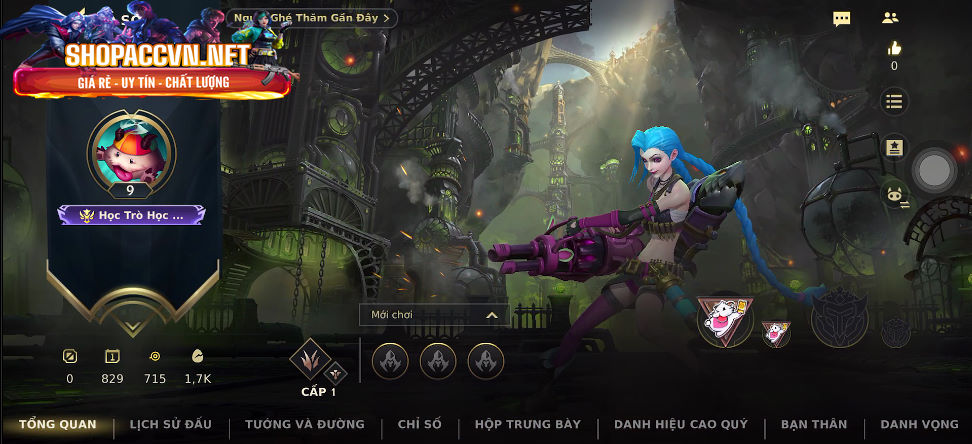Give a thumbs-up like to the profile
This screenshot has width=972, height=444.
pos(894,49)
